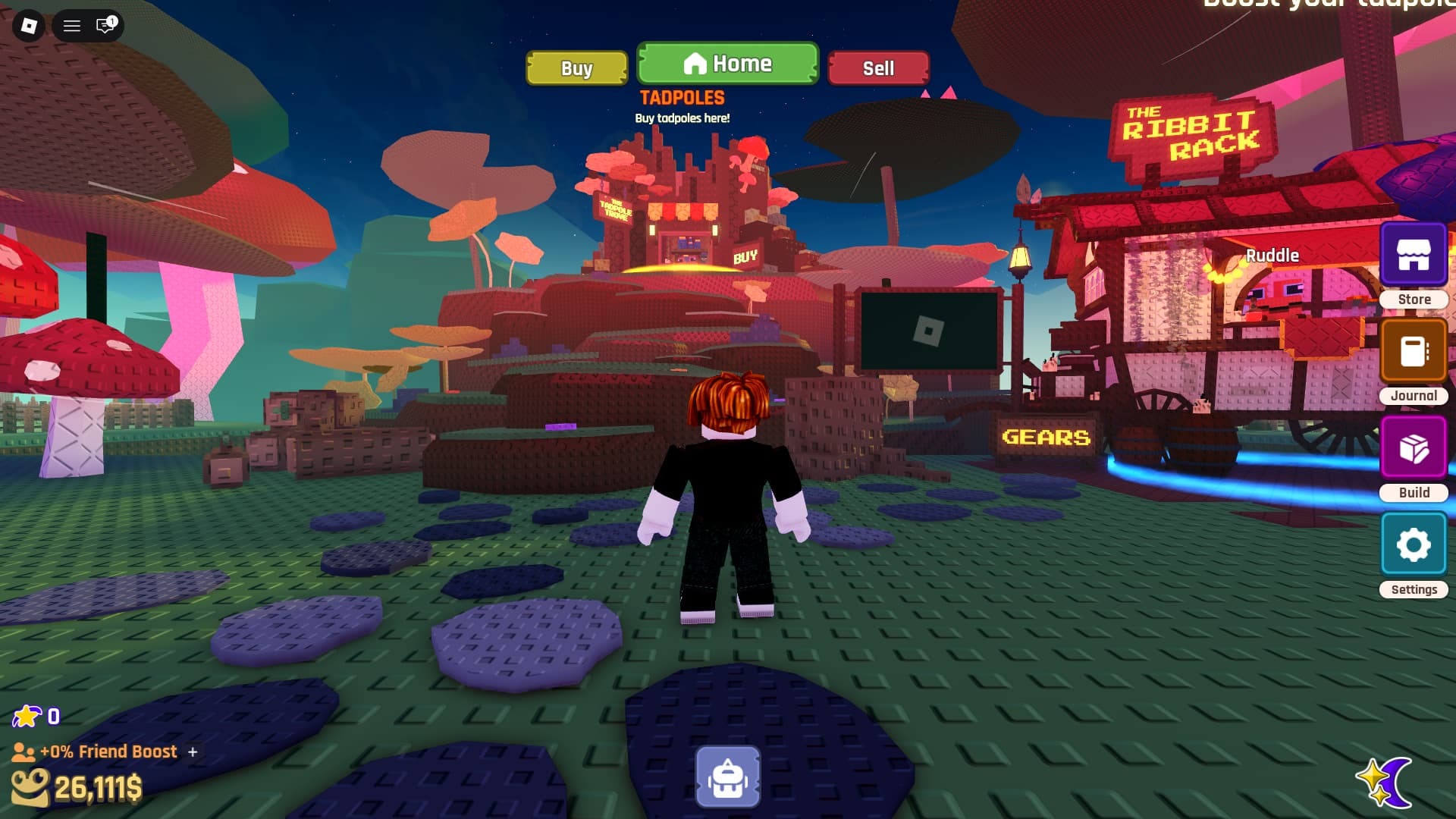Click the moon and stars icon

click(1385, 781)
